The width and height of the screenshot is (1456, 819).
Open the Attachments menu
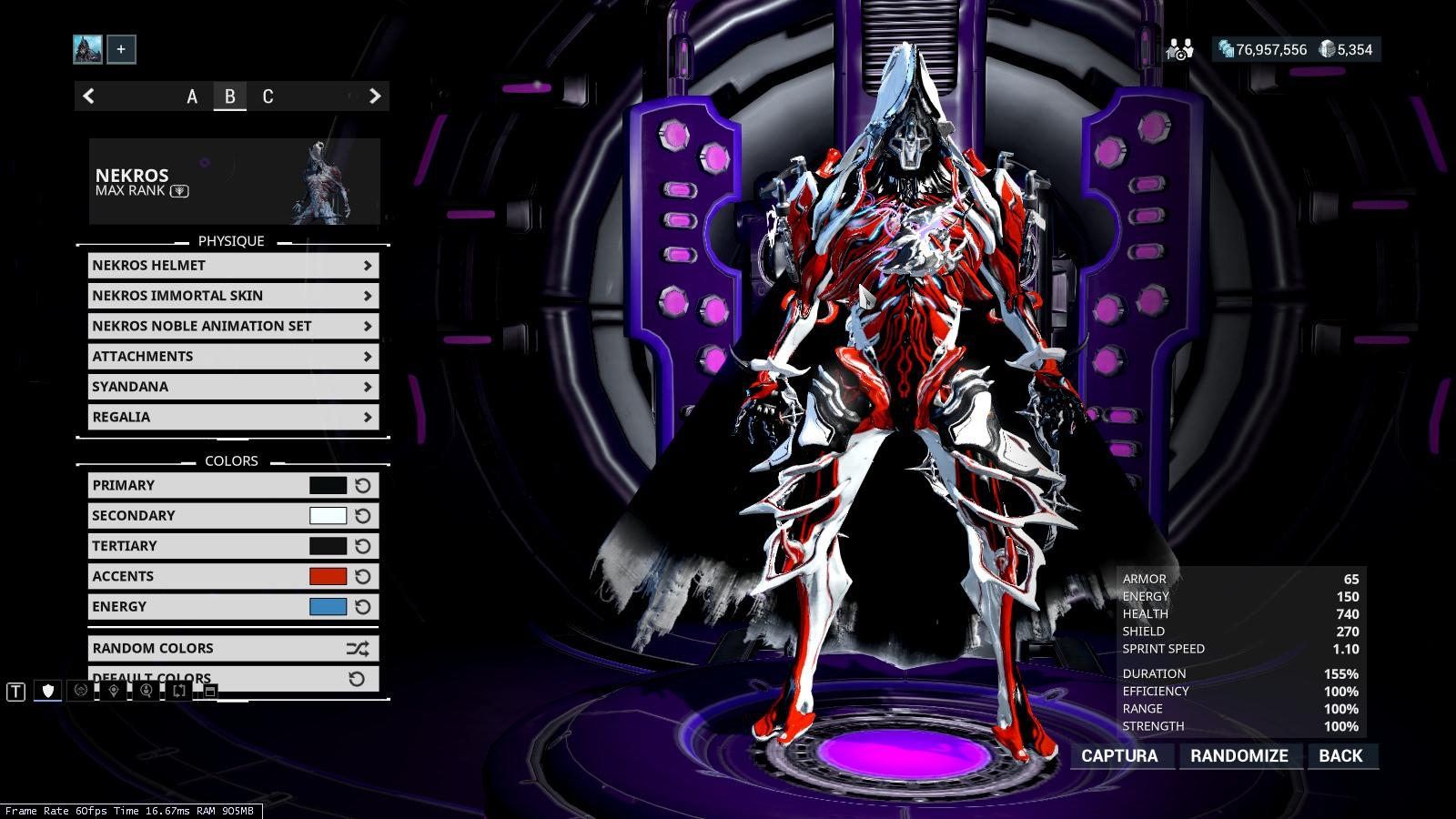click(x=233, y=357)
